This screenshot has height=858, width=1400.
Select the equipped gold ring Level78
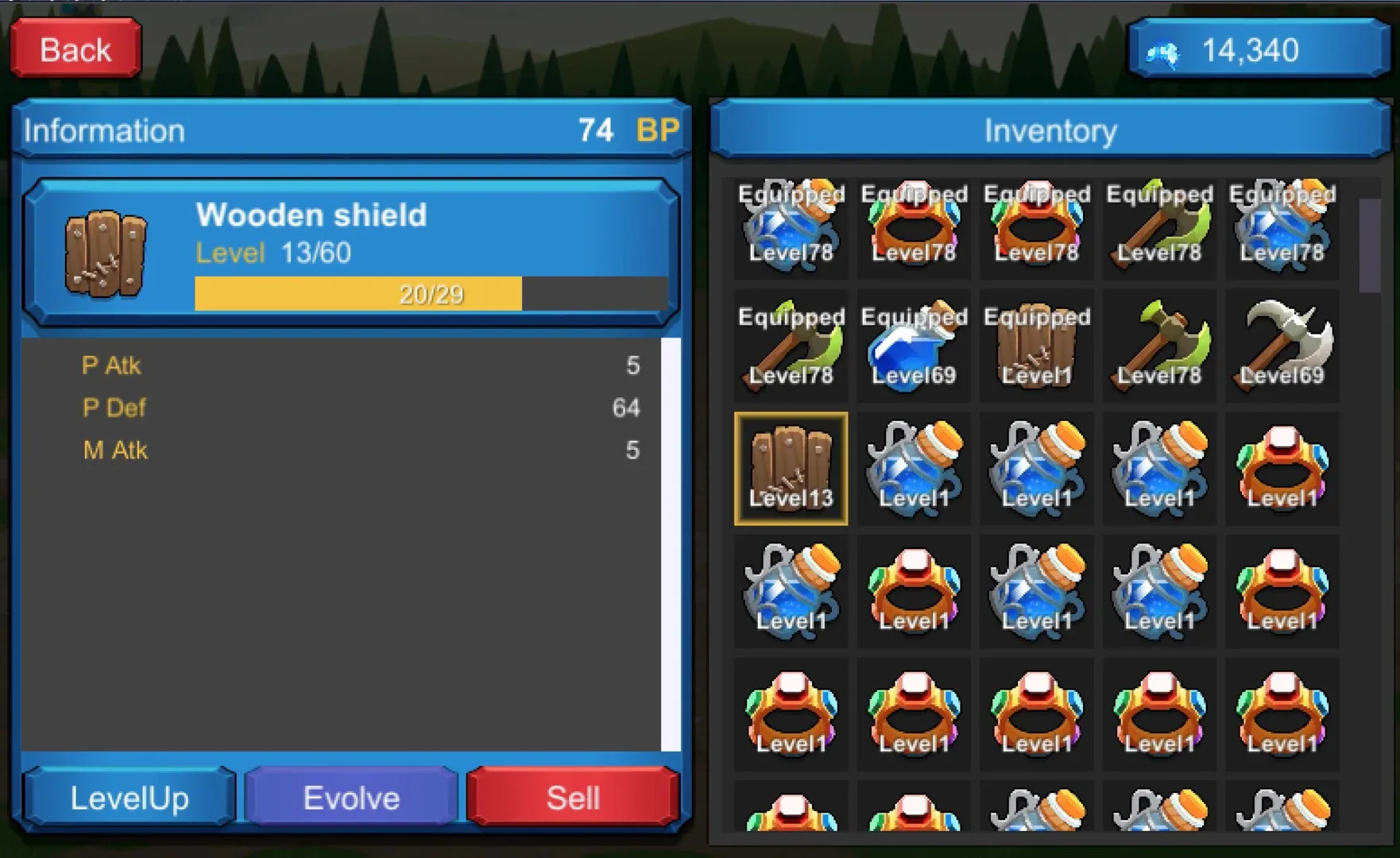[914, 230]
